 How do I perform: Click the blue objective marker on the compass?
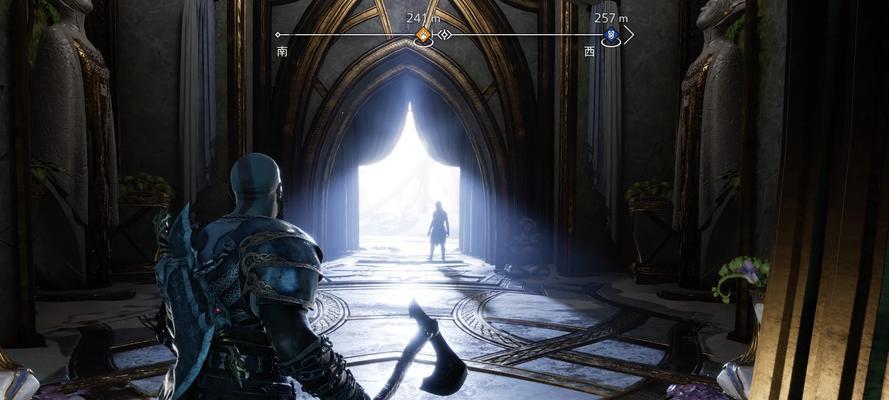pos(612,35)
